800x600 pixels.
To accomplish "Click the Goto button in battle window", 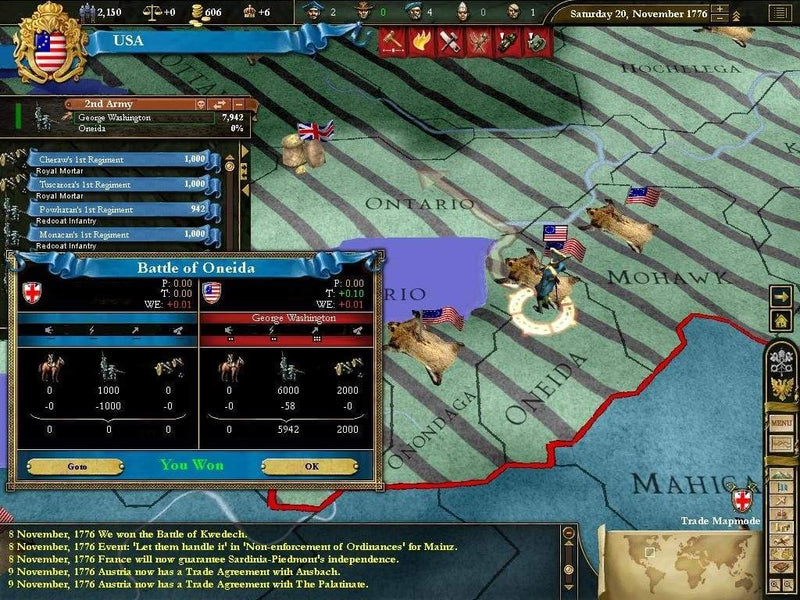I will click(75, 466).
